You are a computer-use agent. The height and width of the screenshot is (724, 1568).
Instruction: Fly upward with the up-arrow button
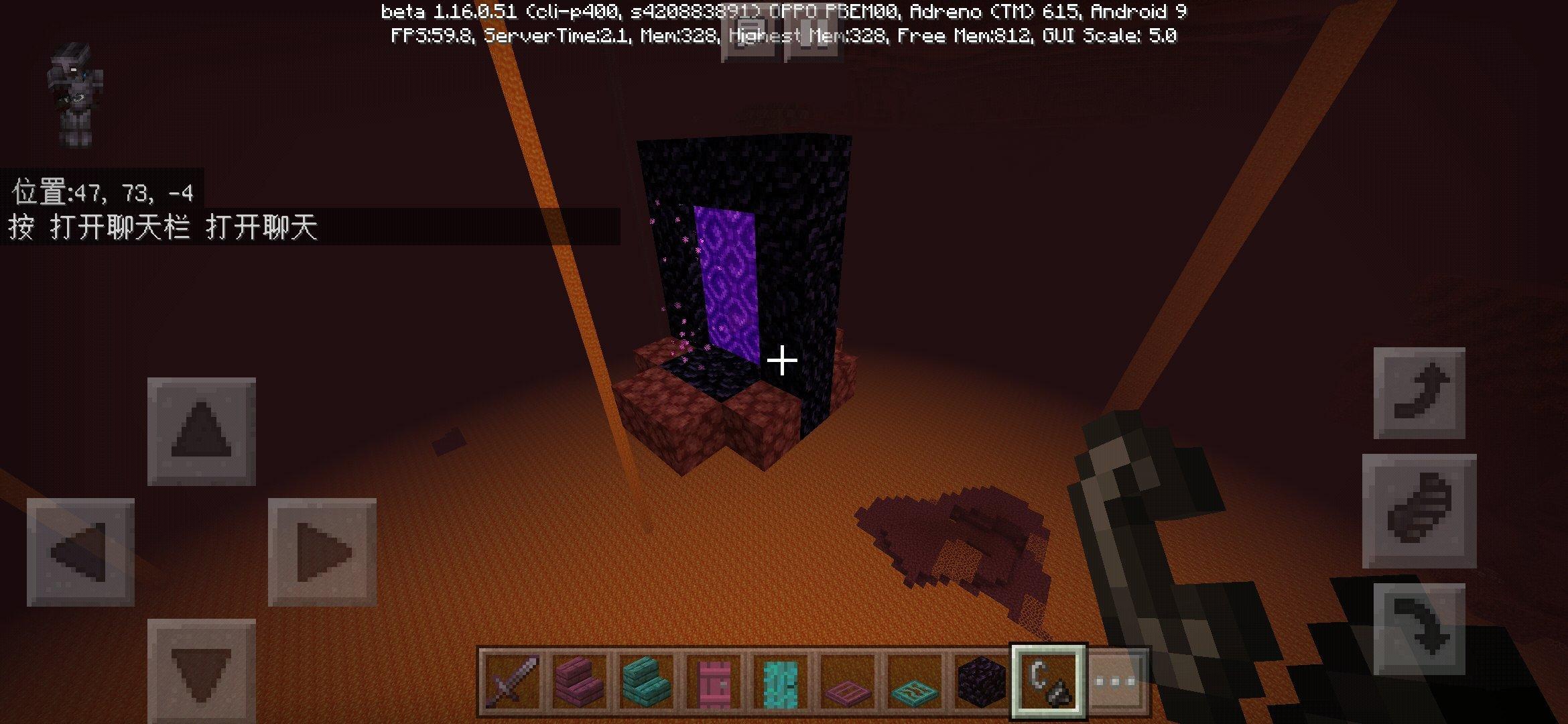pyautogui.click(x=1419, y=393)
